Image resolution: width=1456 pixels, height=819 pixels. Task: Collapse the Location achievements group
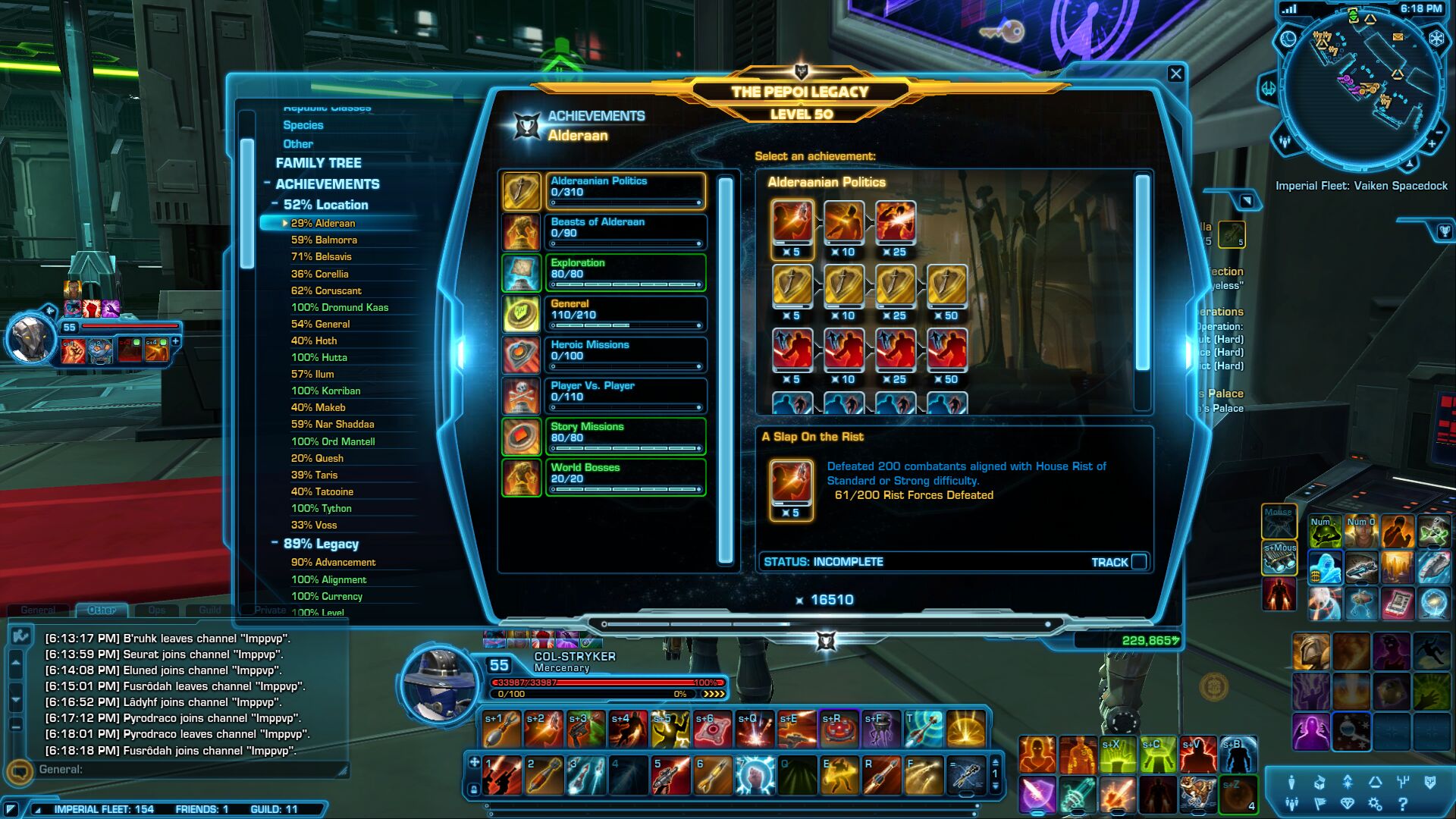pos(275,205)
